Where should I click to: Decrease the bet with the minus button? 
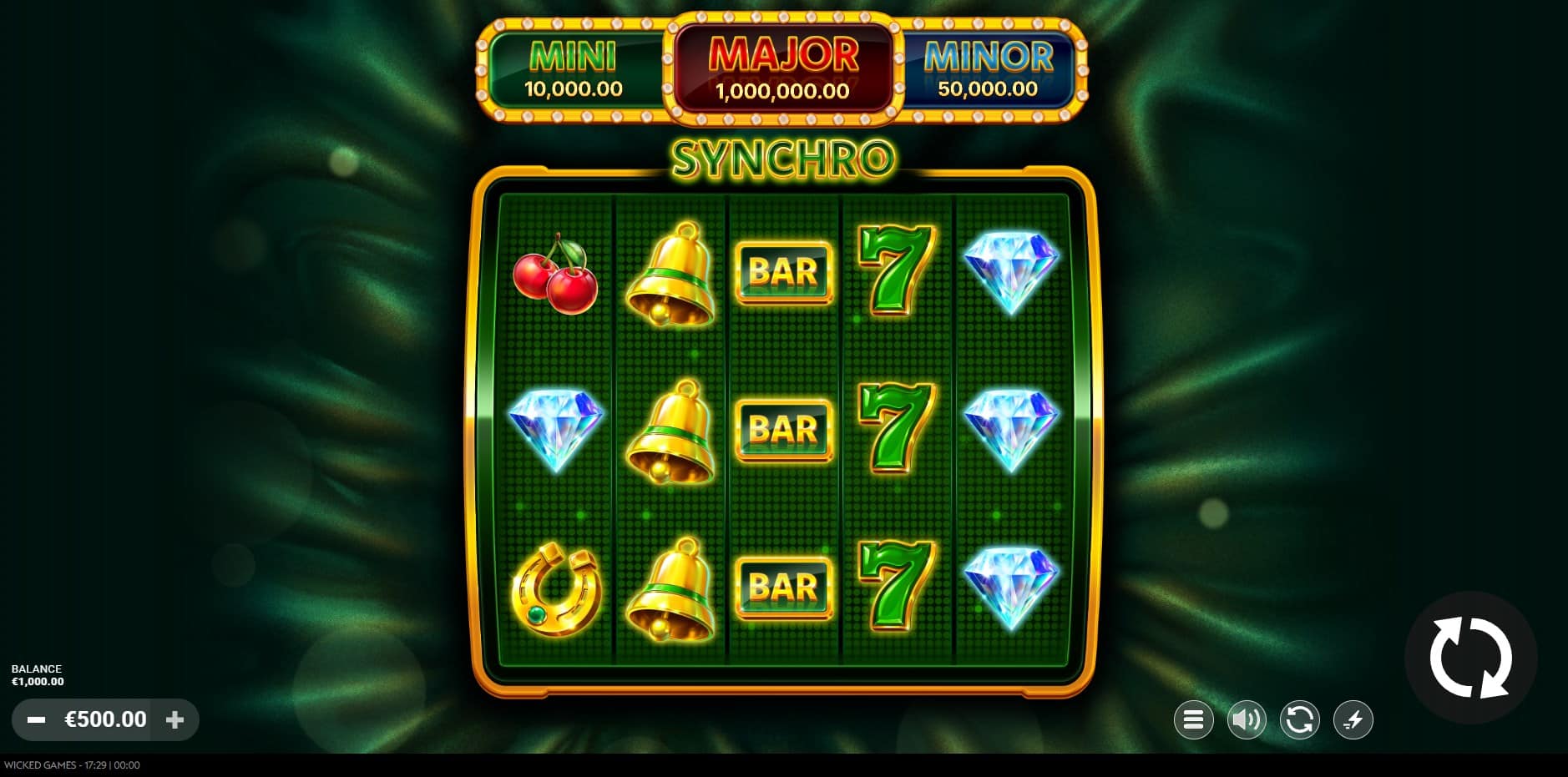pos(36,719)
